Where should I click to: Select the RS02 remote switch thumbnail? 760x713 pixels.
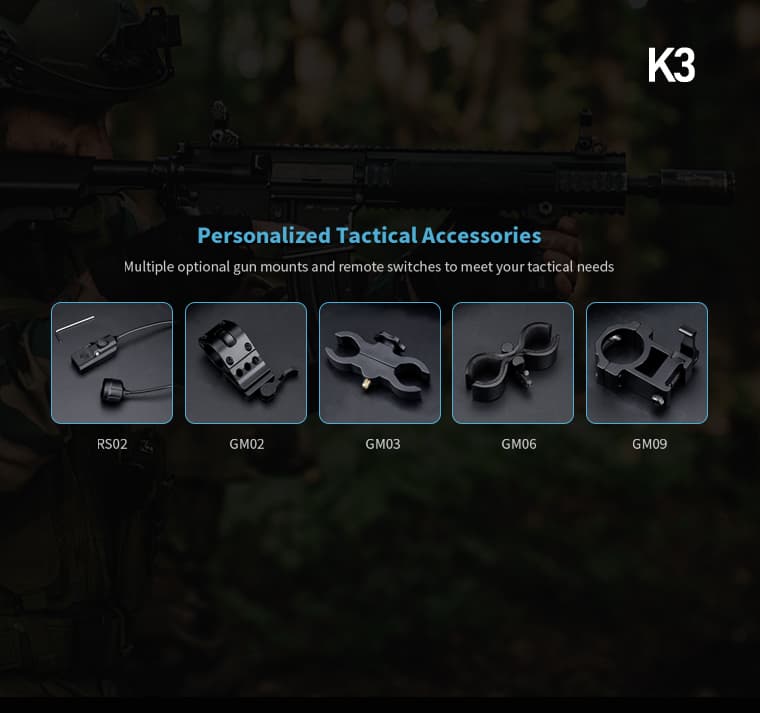pos(112,363)
